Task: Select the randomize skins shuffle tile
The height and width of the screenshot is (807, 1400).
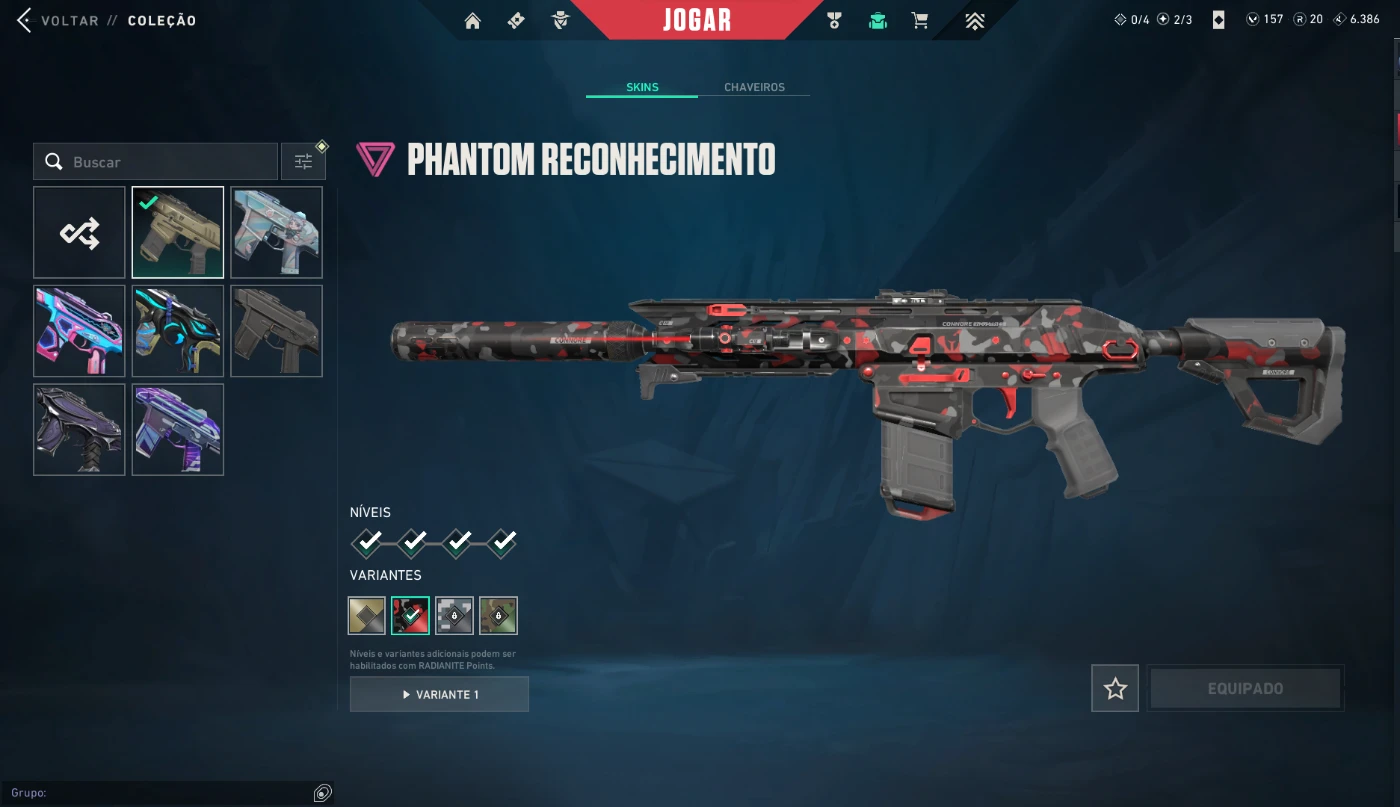Action: 79,233
